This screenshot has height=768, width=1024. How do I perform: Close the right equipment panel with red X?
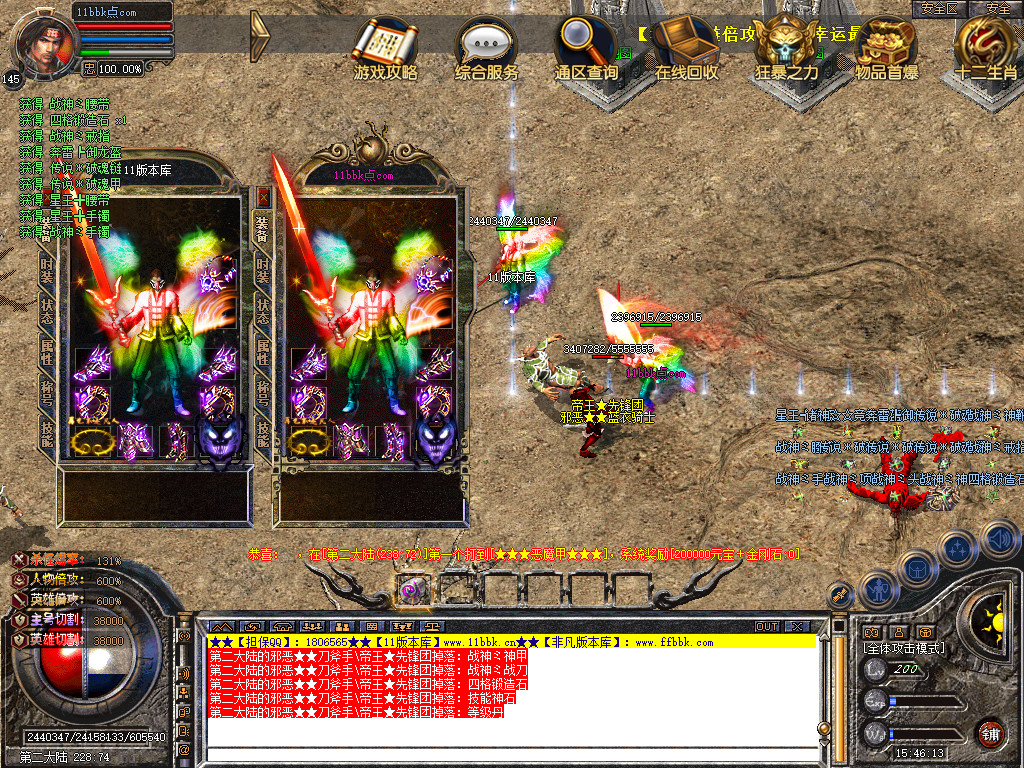[264, 197]
